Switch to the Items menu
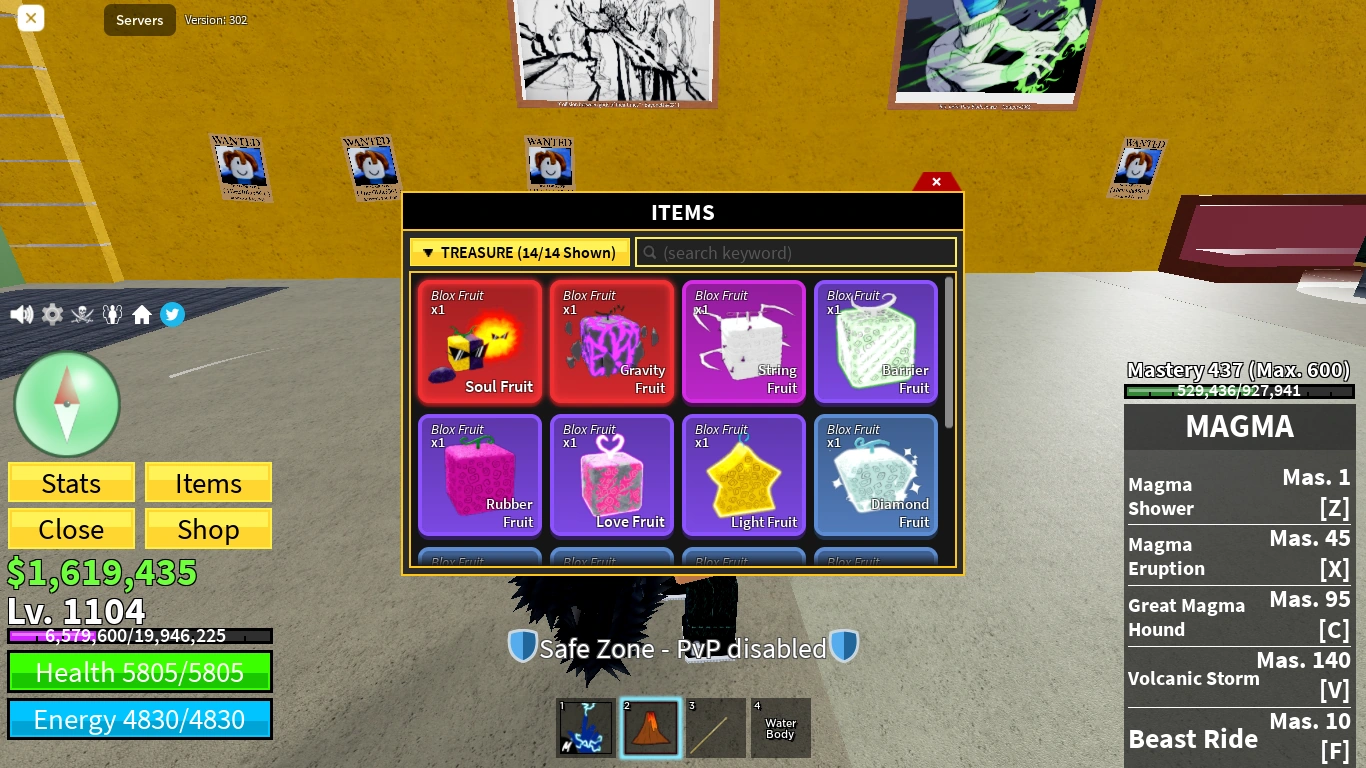 [208, 483]
